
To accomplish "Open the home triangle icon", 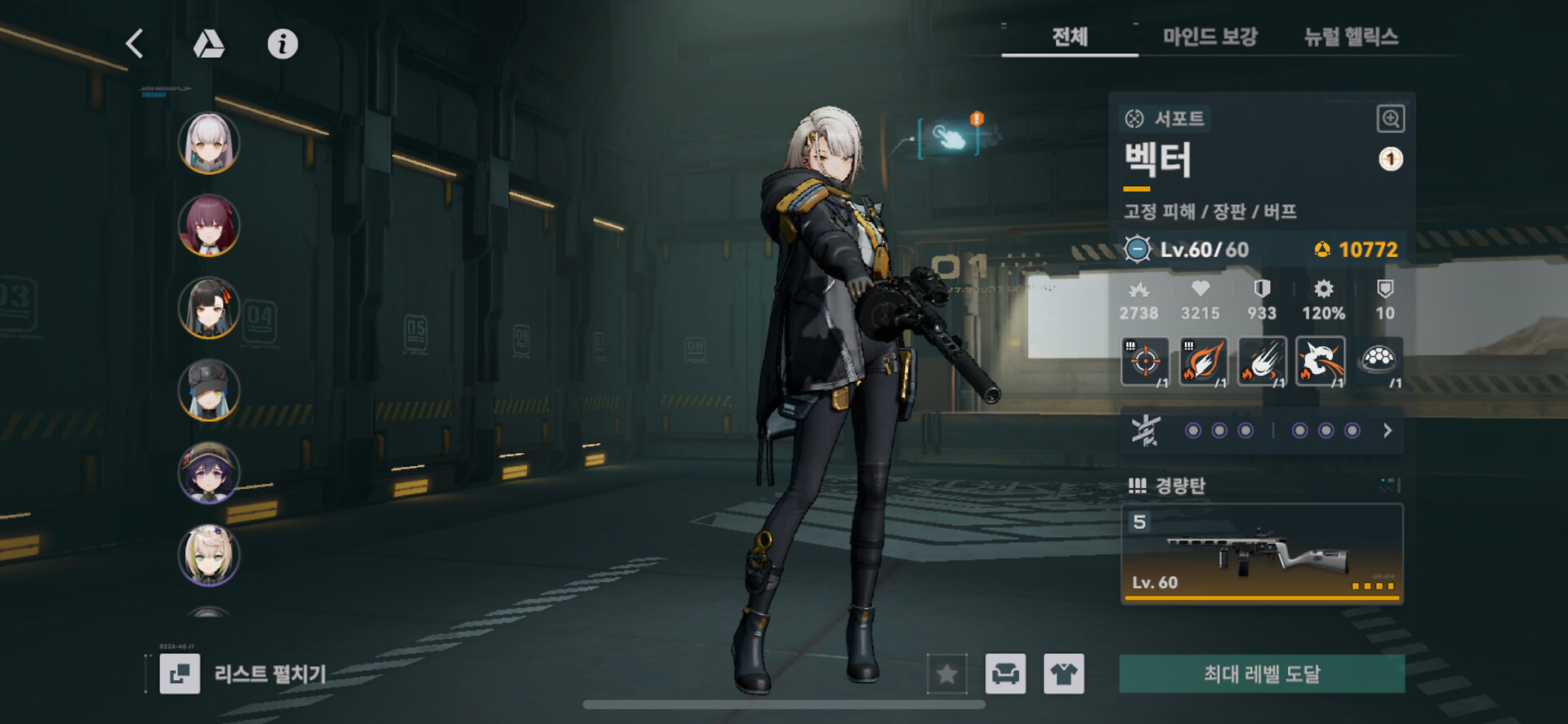I will pos(208,44).
